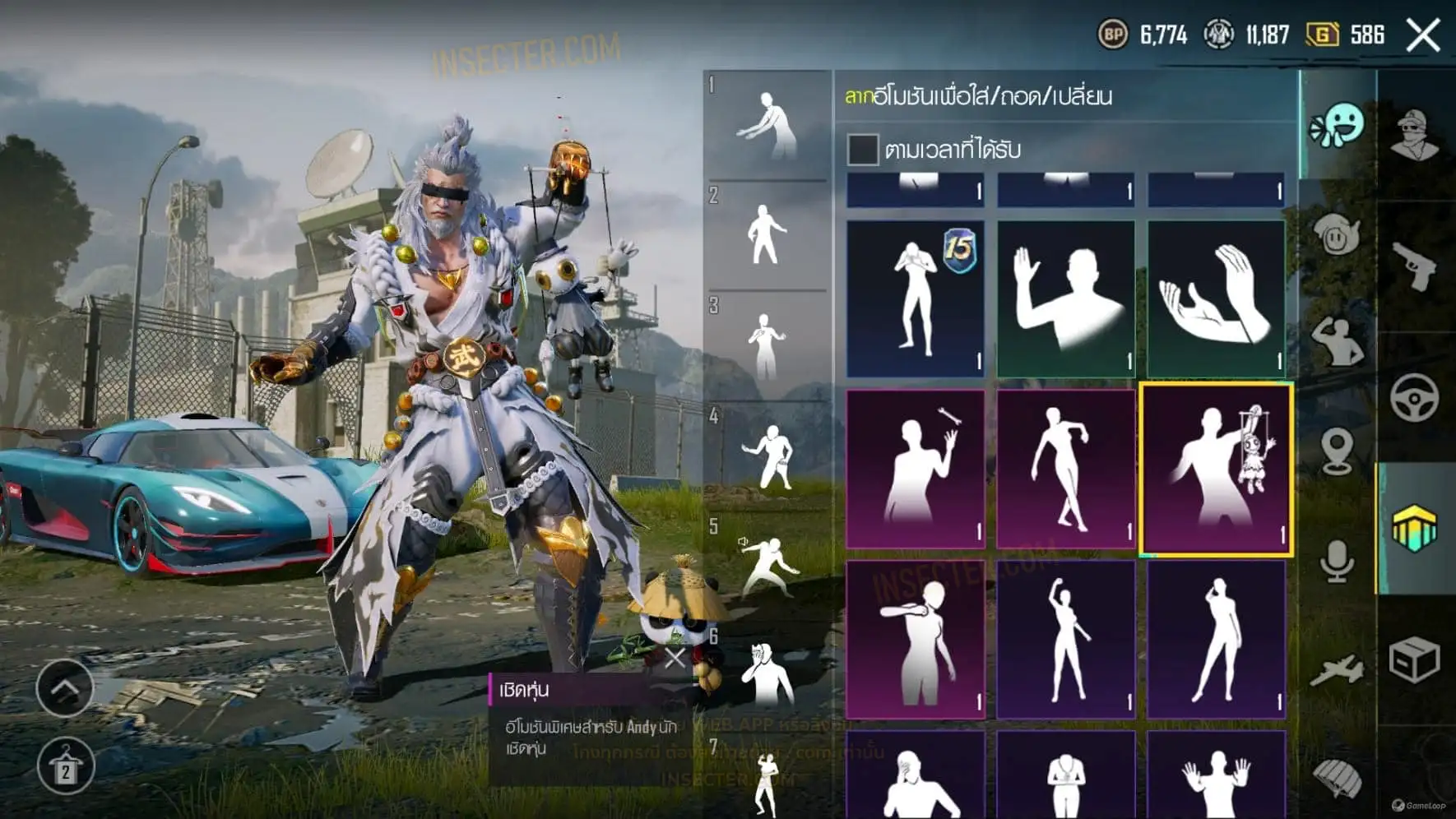Toggle the sort-by-time-obtained checkbox
Screen dimensions: 1456x819
(x=862, y=150)
